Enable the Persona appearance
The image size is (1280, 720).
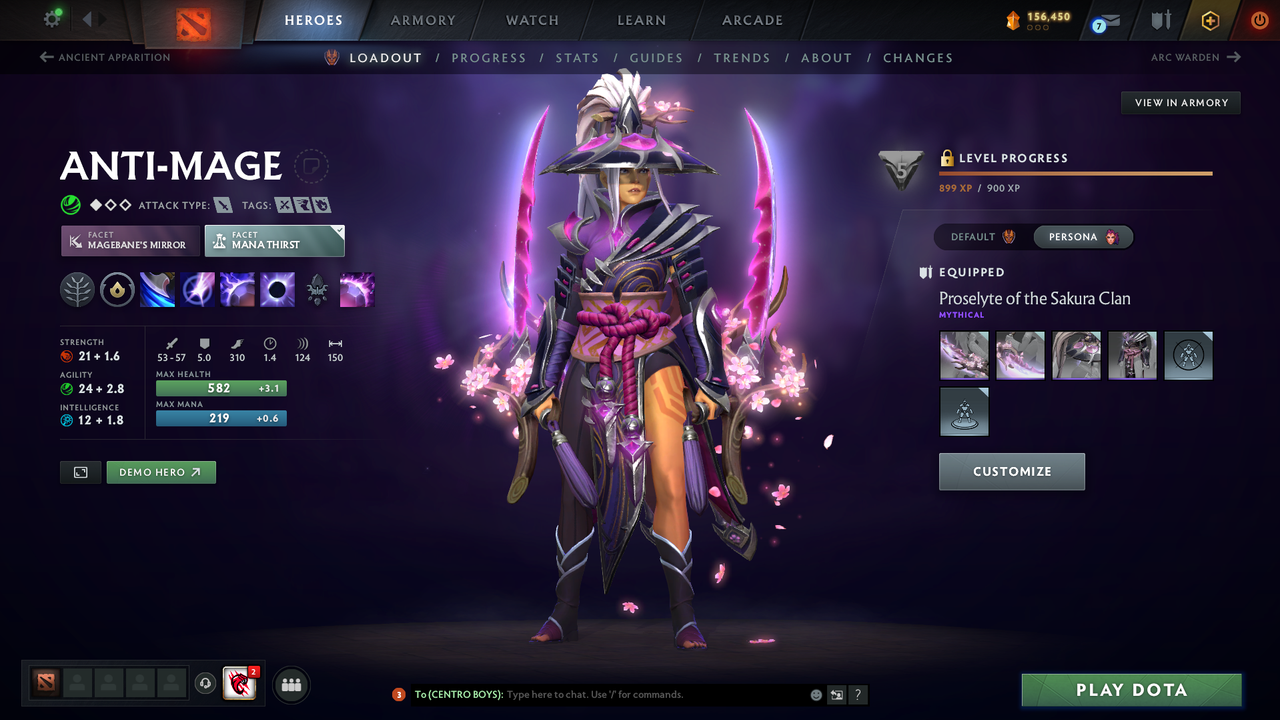coord(1083,236)
